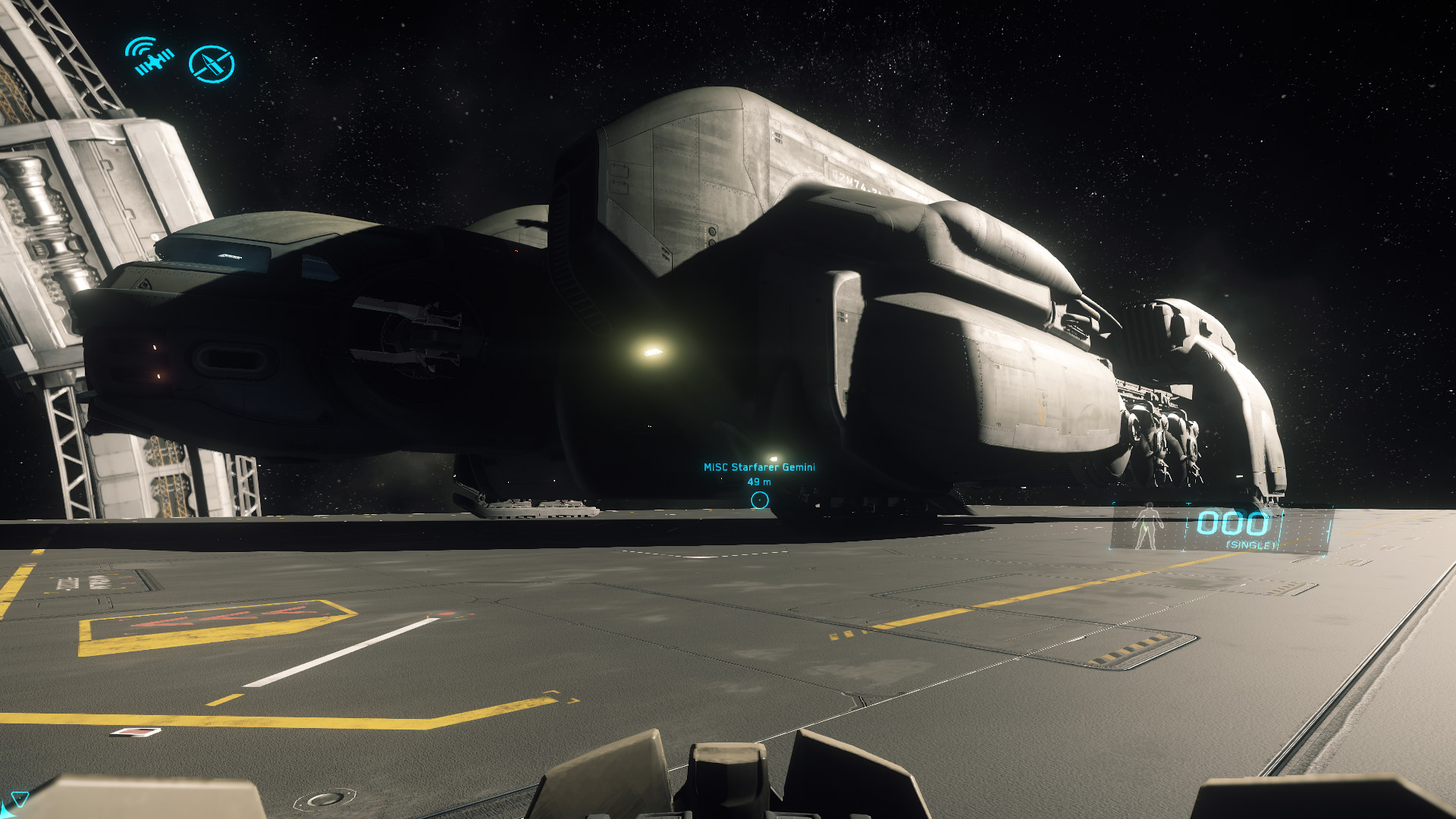This screenshot has height=819, width=1456.
Task: Click the satellite signal comms icon
Action: pos(149,56)
